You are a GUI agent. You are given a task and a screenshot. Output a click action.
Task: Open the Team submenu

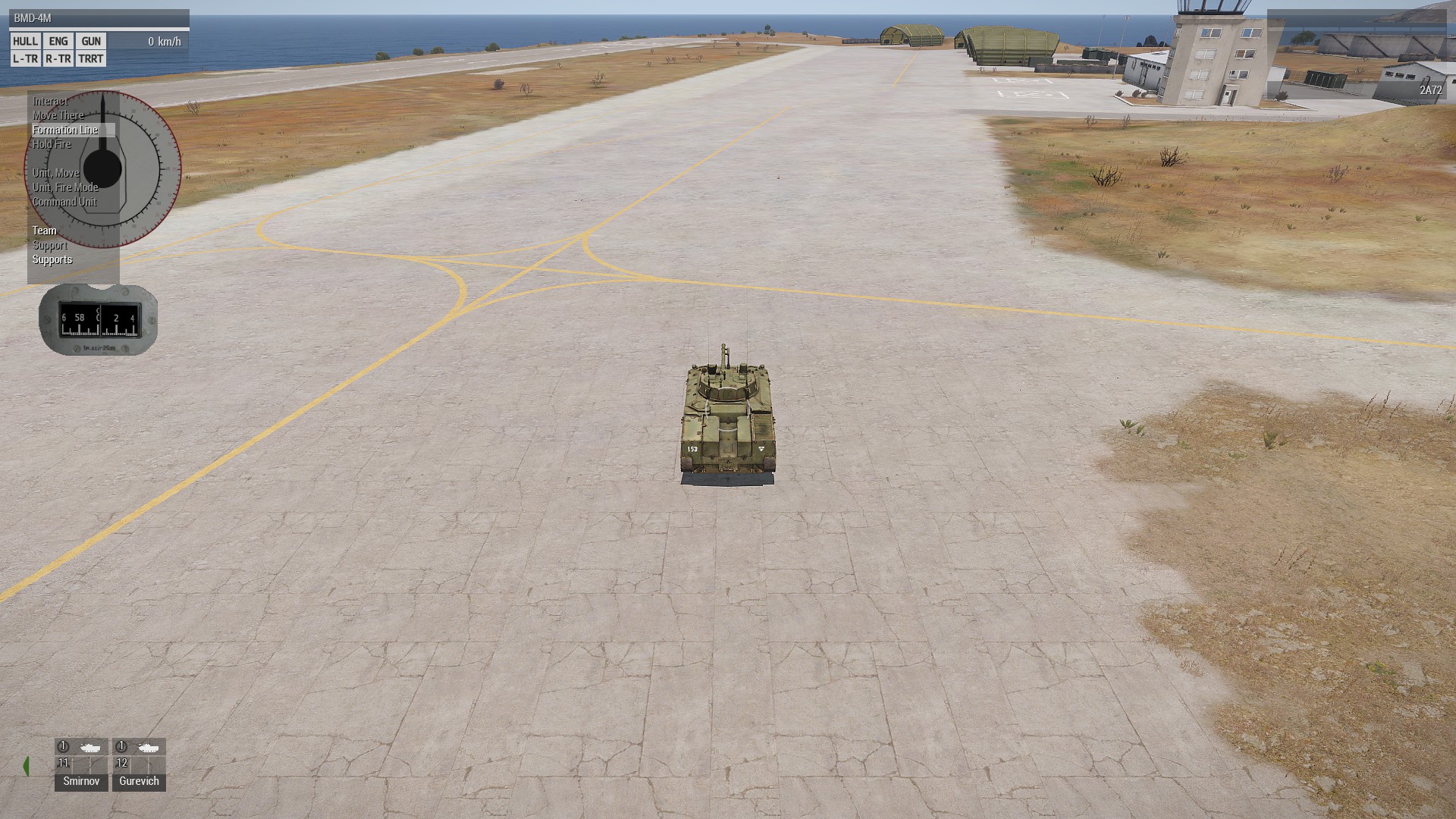pos(44,231)
